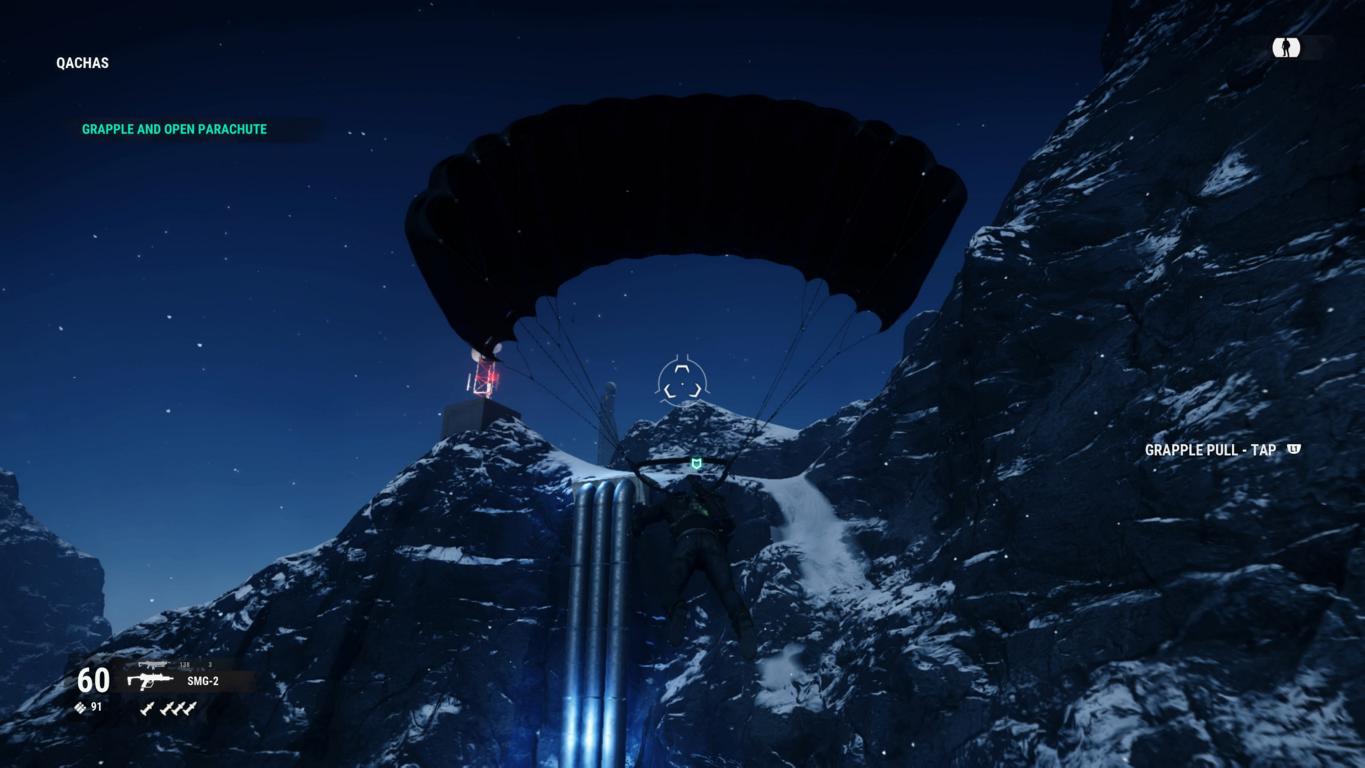The height and width of the screenshot is (768, 1365).
Task: Select the Grapple and Open Parachute objective
Action: point(174,129)
